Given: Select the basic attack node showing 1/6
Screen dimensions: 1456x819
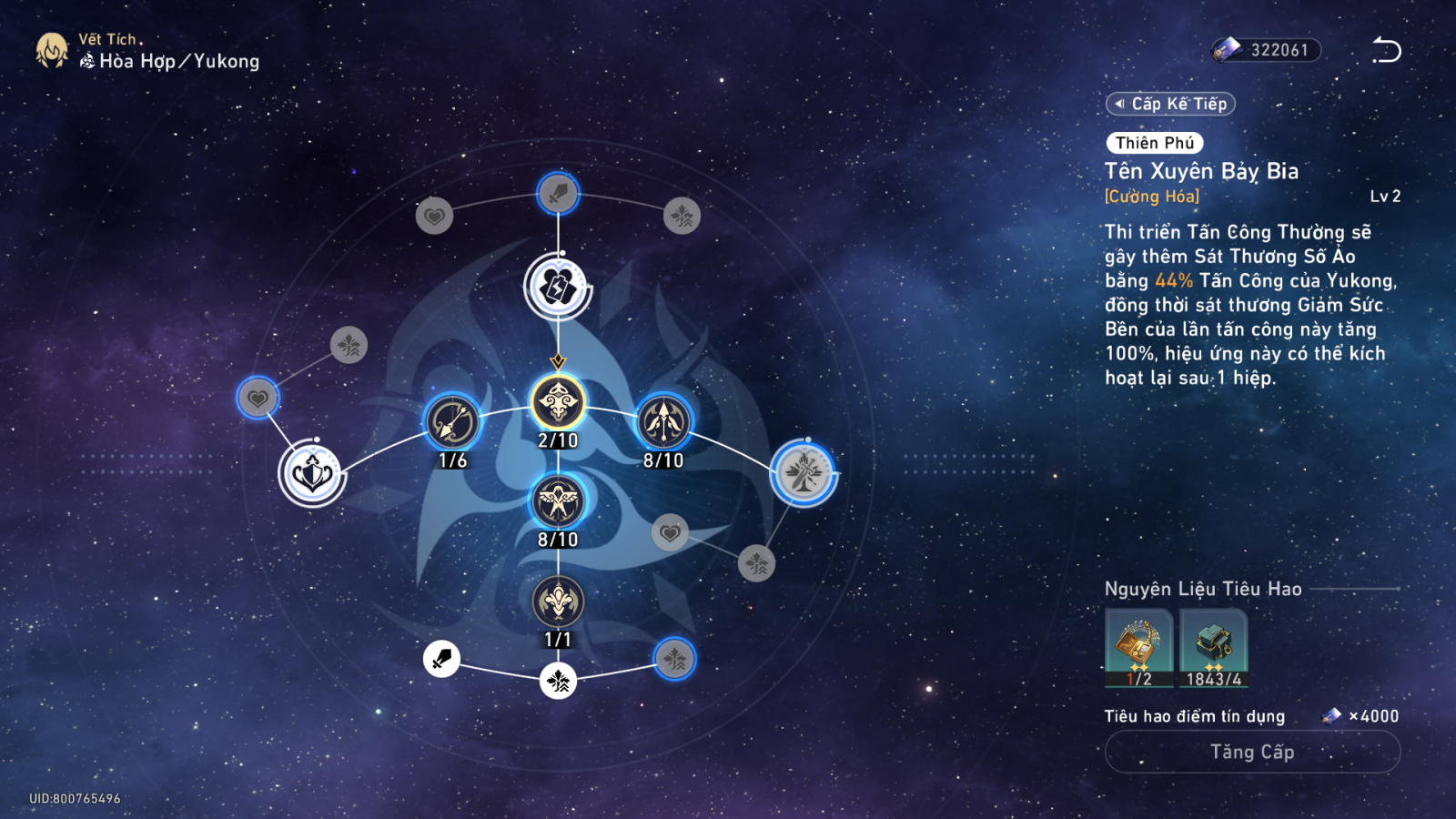Looking at the screenshot, I should [452, 423].
